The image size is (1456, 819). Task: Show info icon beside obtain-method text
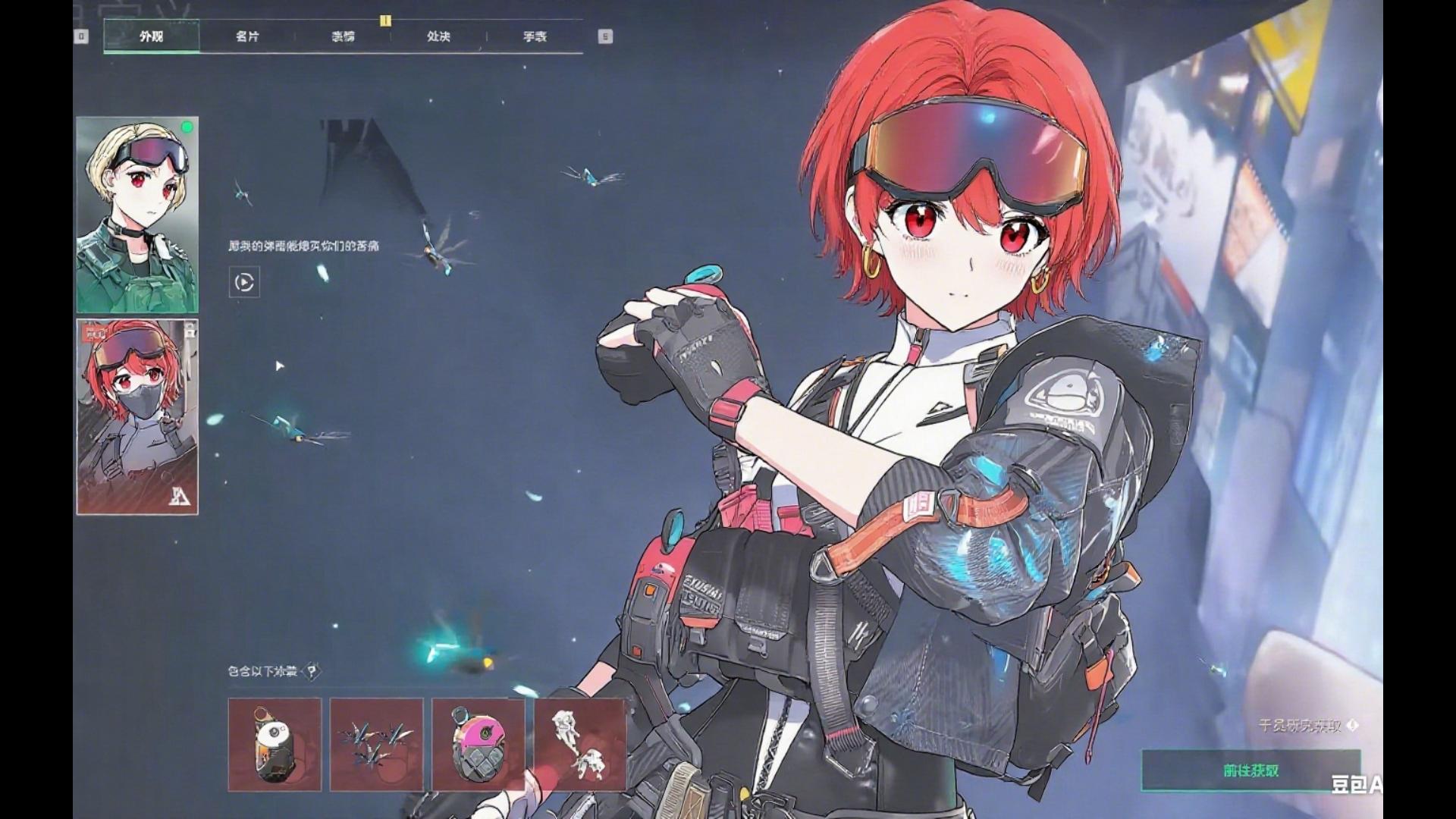1354,726
